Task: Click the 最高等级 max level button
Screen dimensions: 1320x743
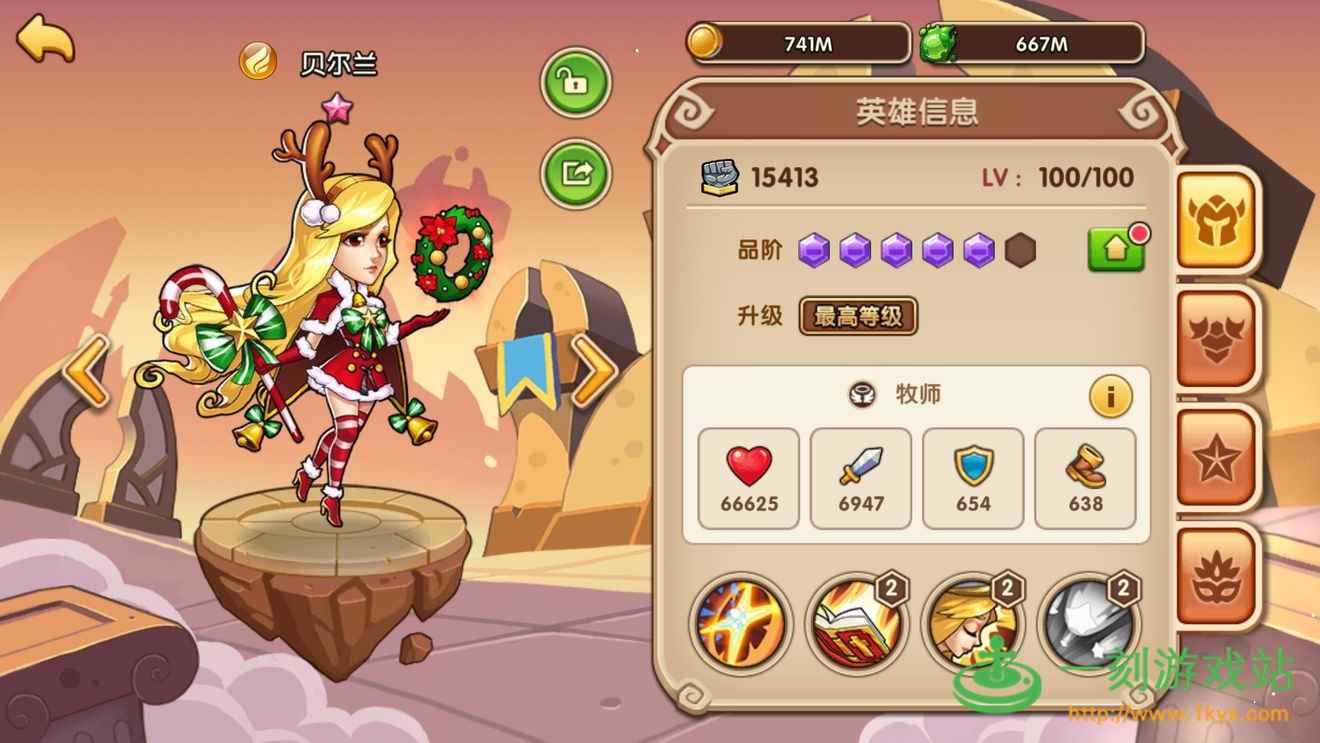Action: [x=858, y=317]
